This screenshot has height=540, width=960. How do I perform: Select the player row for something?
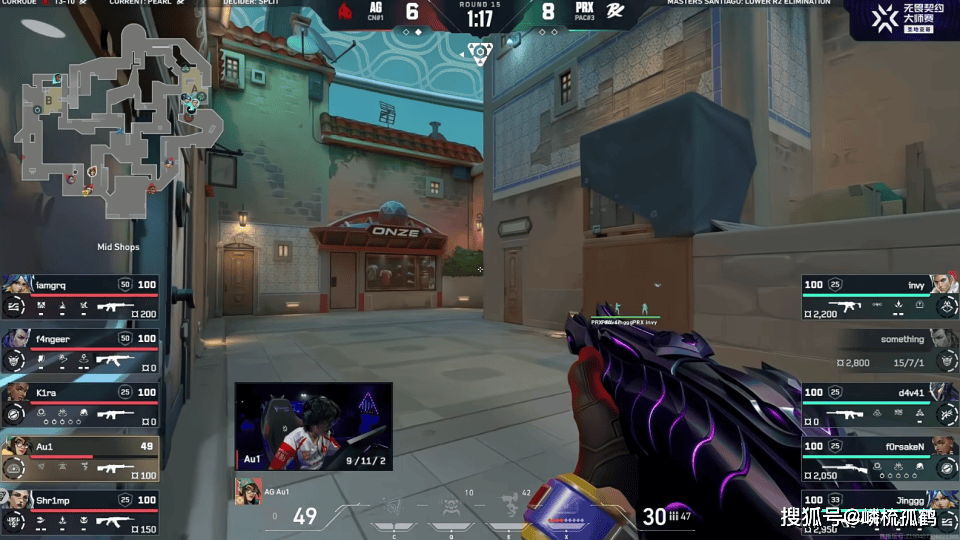point(878,350)
